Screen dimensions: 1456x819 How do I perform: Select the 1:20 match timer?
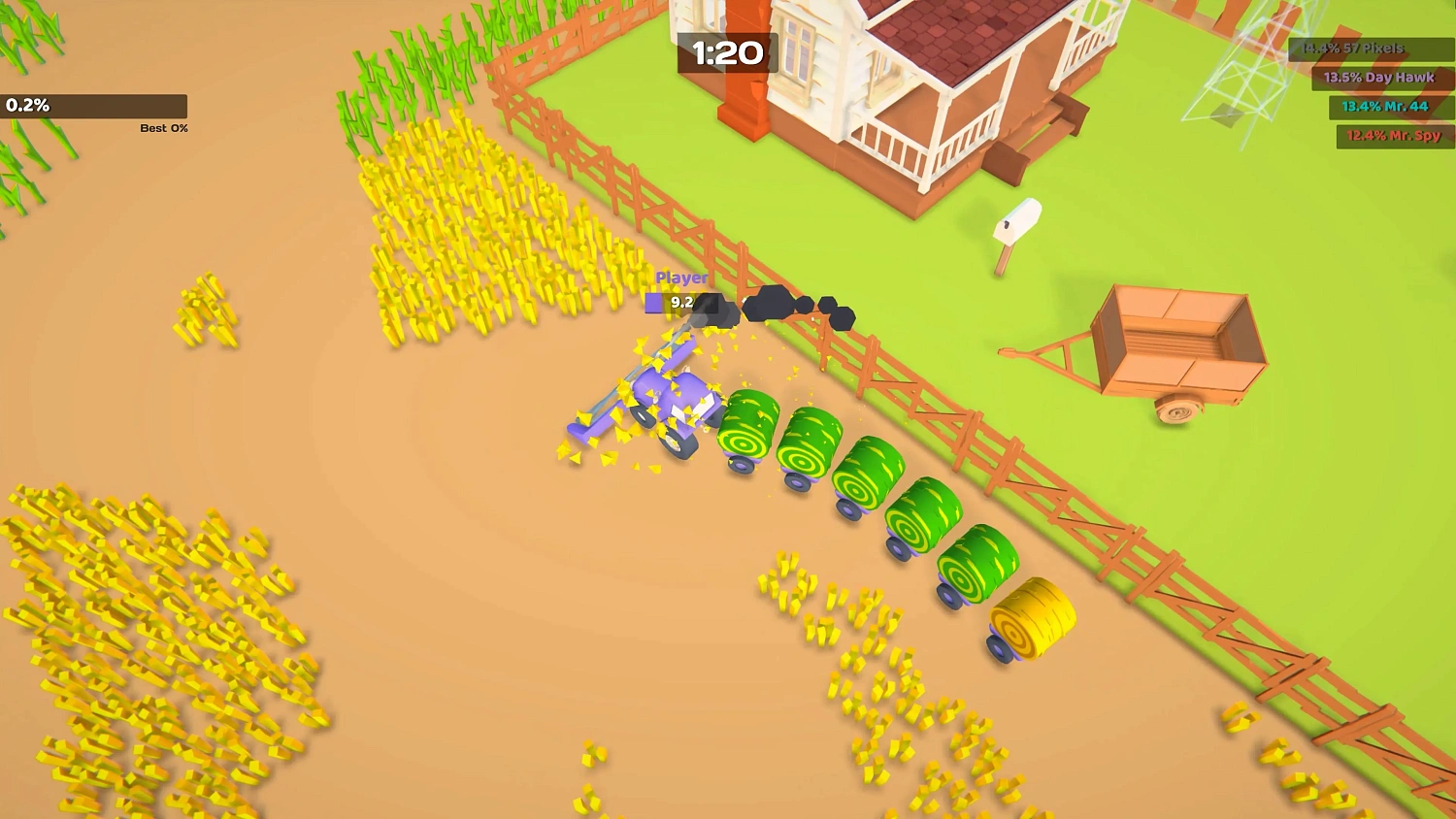729,53
